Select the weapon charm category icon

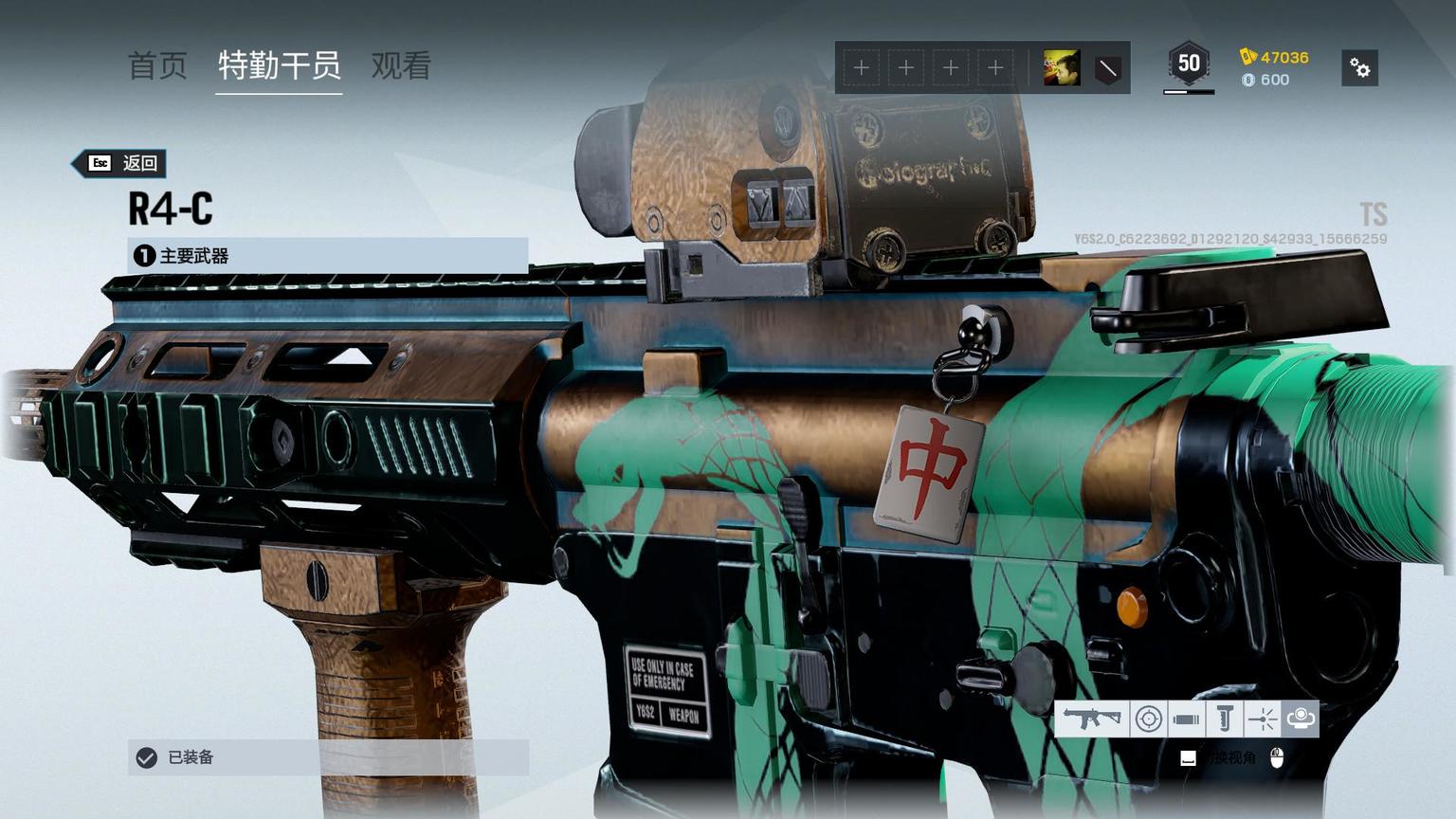pos(1301,719)
